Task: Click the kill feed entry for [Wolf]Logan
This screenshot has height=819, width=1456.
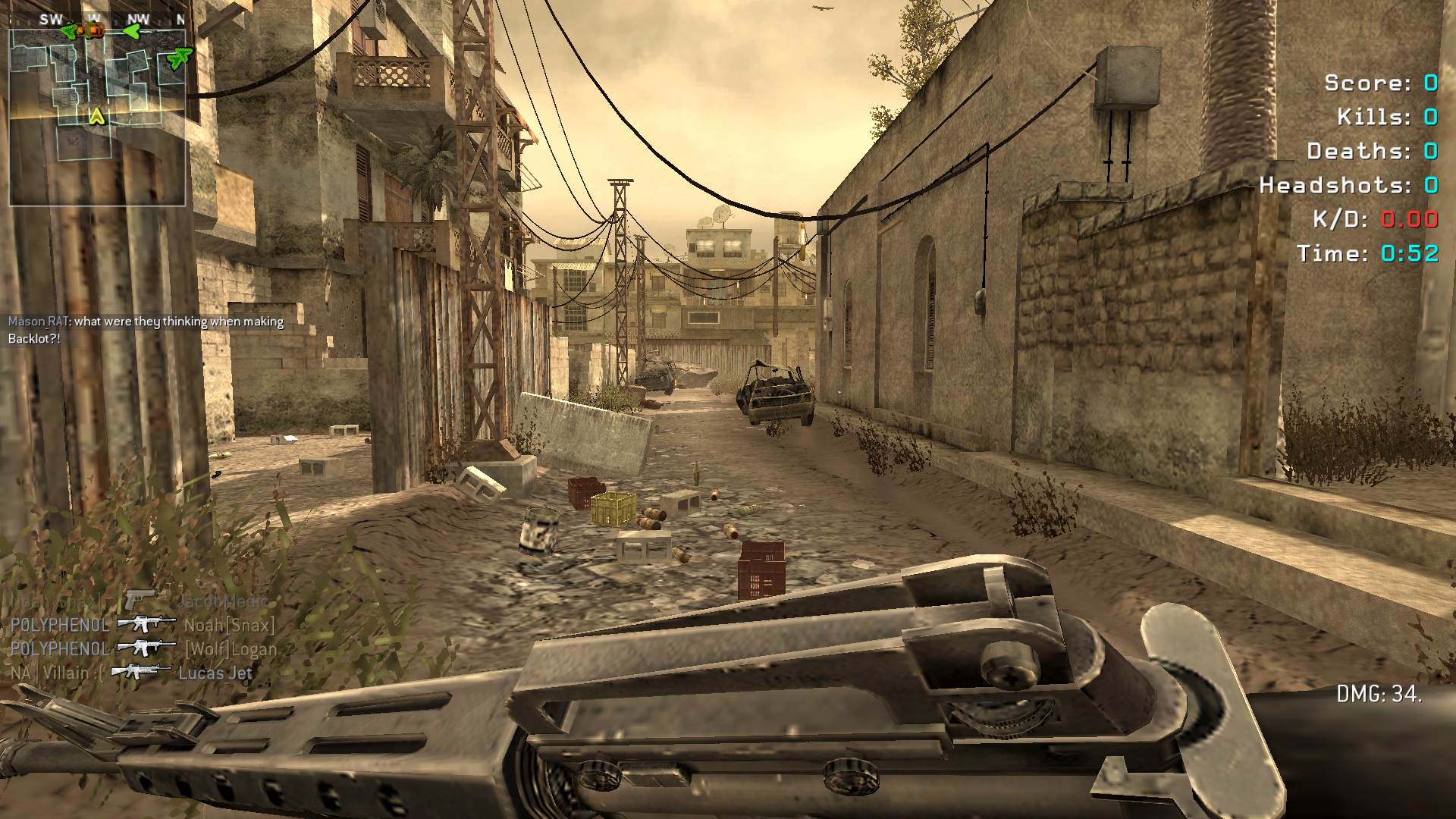Action: coord(143,649)
